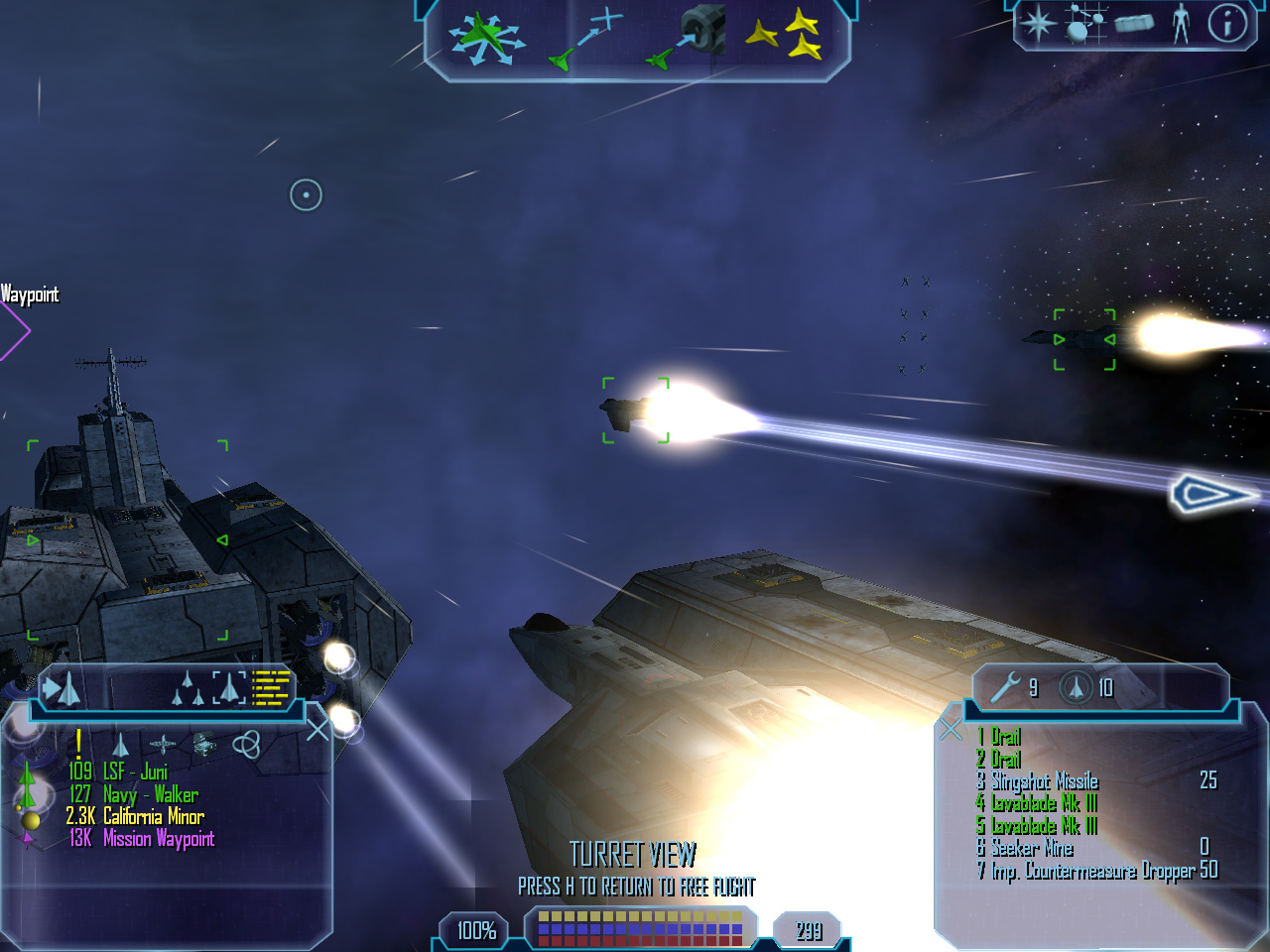The width and height of the screenshot is (1270, 952).
Task: Activate the free flight maneuver icon
Action: (x=485, y=40)
